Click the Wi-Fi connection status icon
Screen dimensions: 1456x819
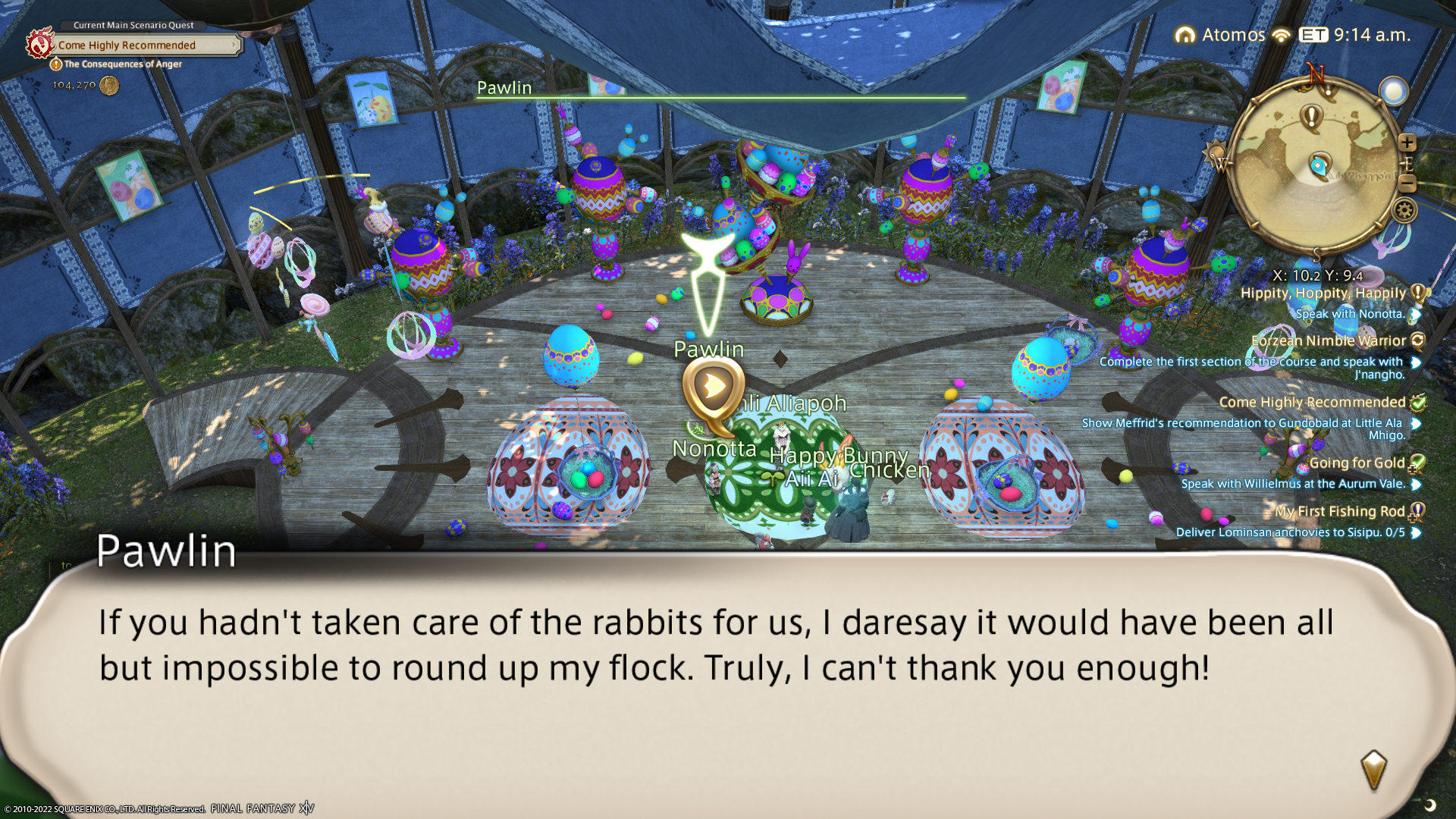point(1282,36)
